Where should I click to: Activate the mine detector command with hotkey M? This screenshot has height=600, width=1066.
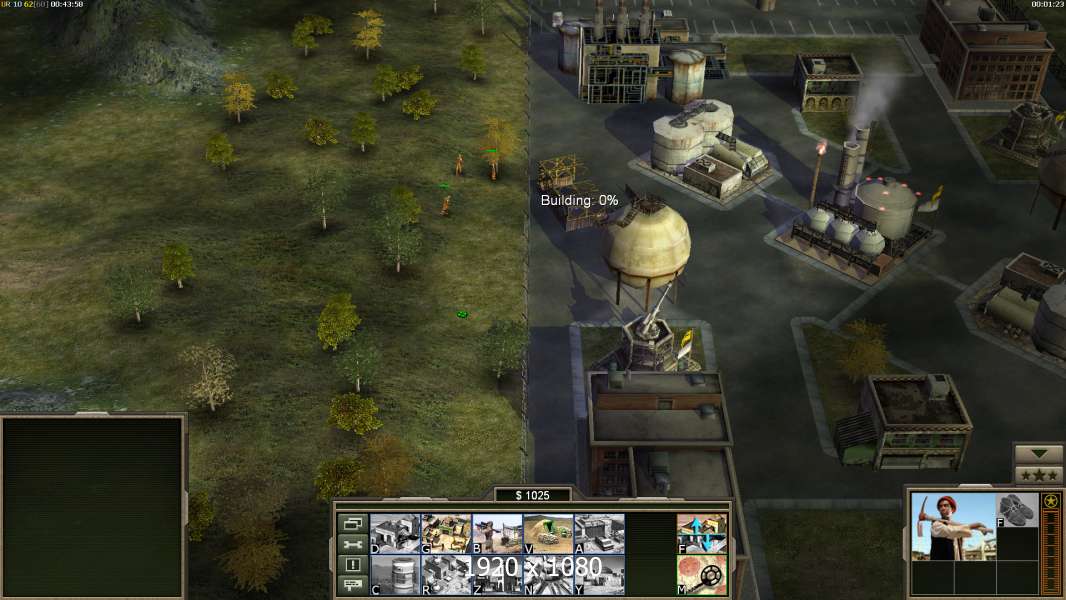pyautogui.click(x=702, y=575)
